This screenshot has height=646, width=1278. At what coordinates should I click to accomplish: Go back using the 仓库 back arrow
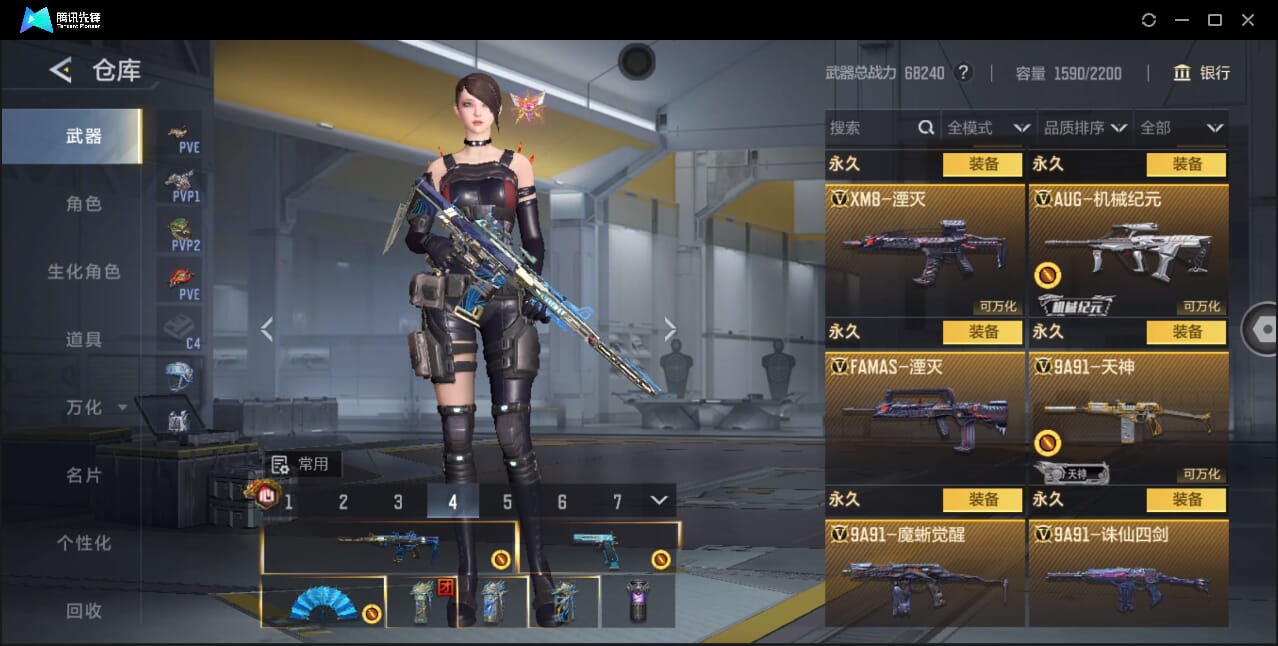pyautogui.click(x=61, y=70)
